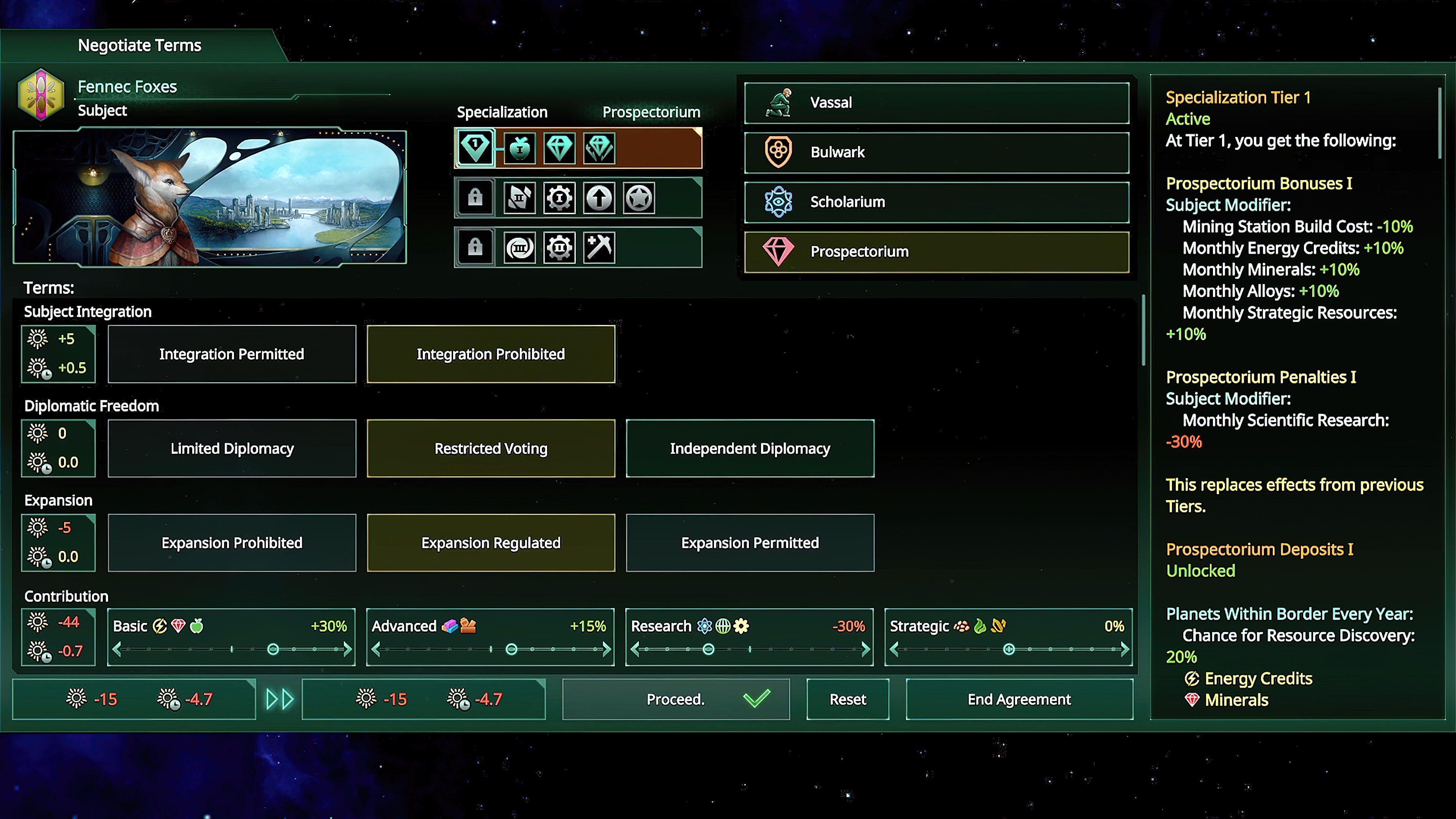Click the locked padlock icon for Tier 2
This screenshot has height=819, width=1456.
tap(475, 197)
